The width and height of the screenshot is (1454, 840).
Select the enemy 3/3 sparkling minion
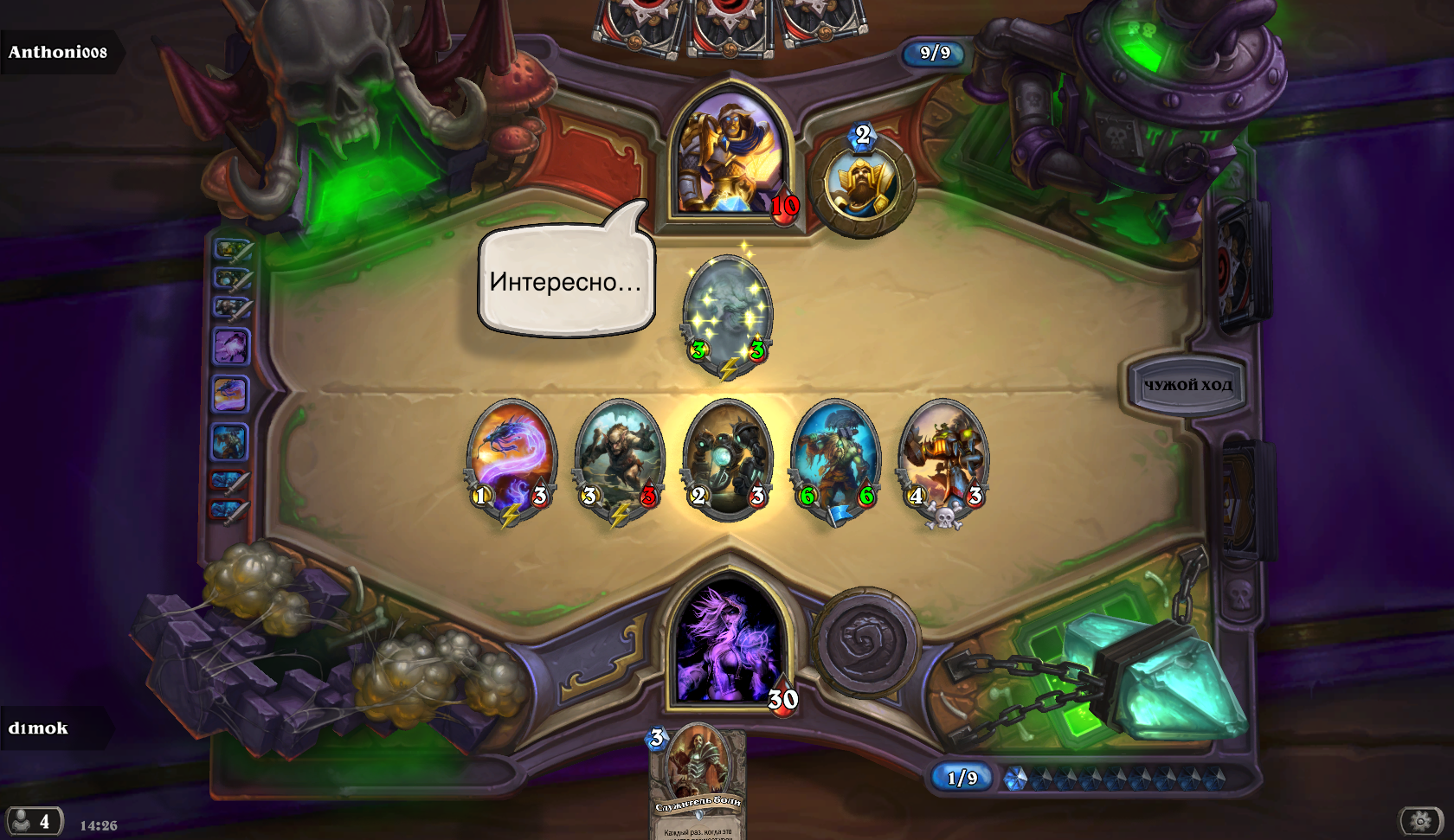(x=727, y=313)
